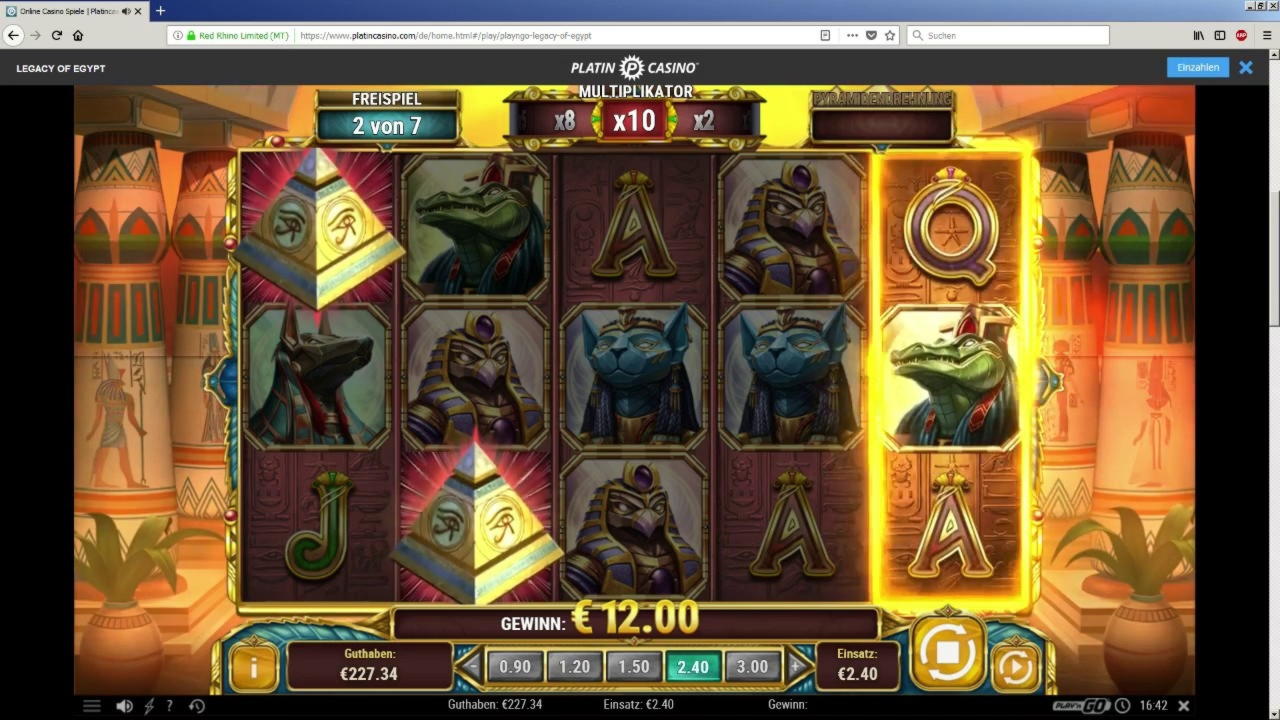Open the hamburger menu in the bottom bar
The height and width of the screenshot is (720, 1280).
point(92,705)
